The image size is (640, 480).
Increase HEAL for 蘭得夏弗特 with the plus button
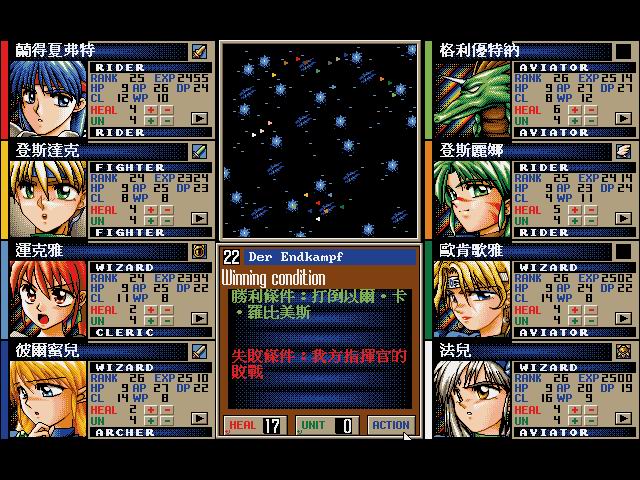(151, 109)
